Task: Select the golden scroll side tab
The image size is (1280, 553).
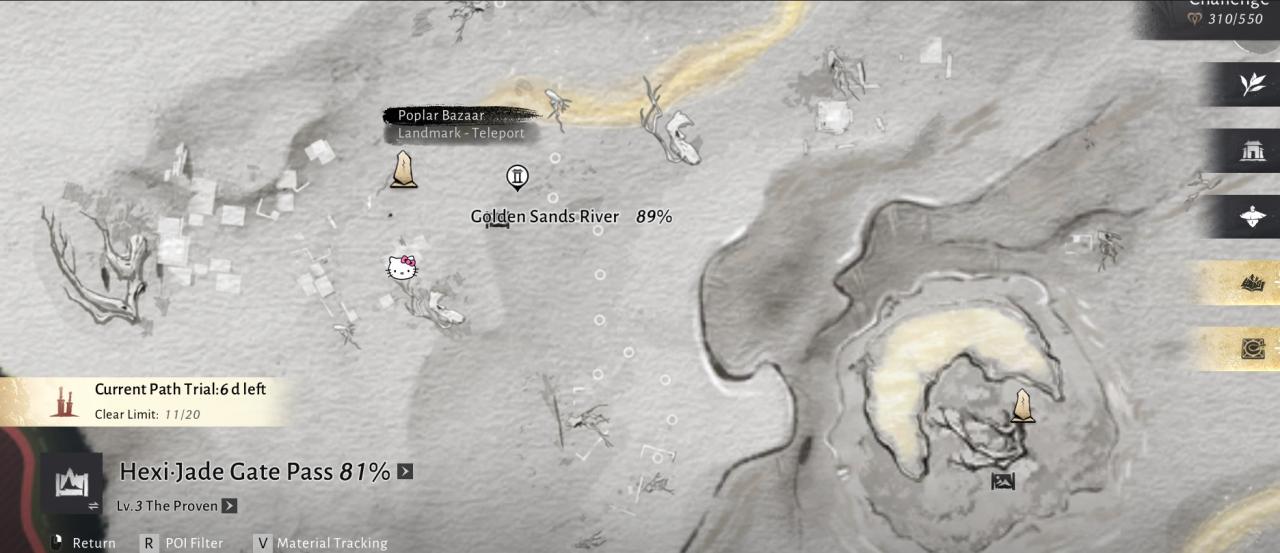Action: point(1252,349)
